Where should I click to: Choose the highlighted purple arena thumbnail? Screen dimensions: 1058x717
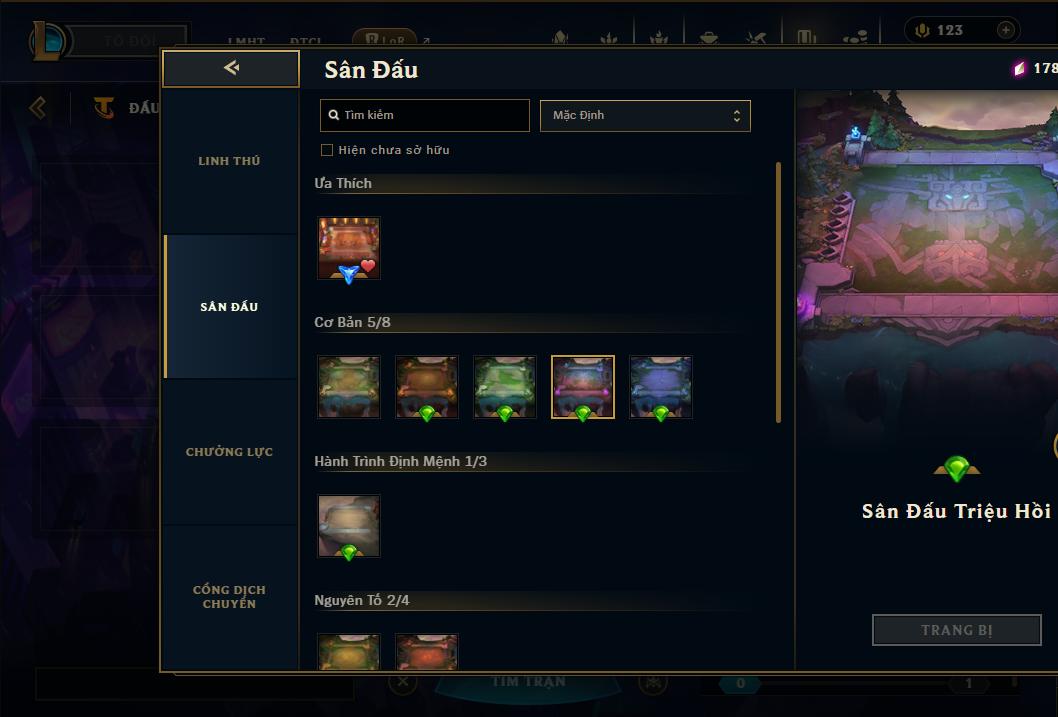(x=583, y=386)
